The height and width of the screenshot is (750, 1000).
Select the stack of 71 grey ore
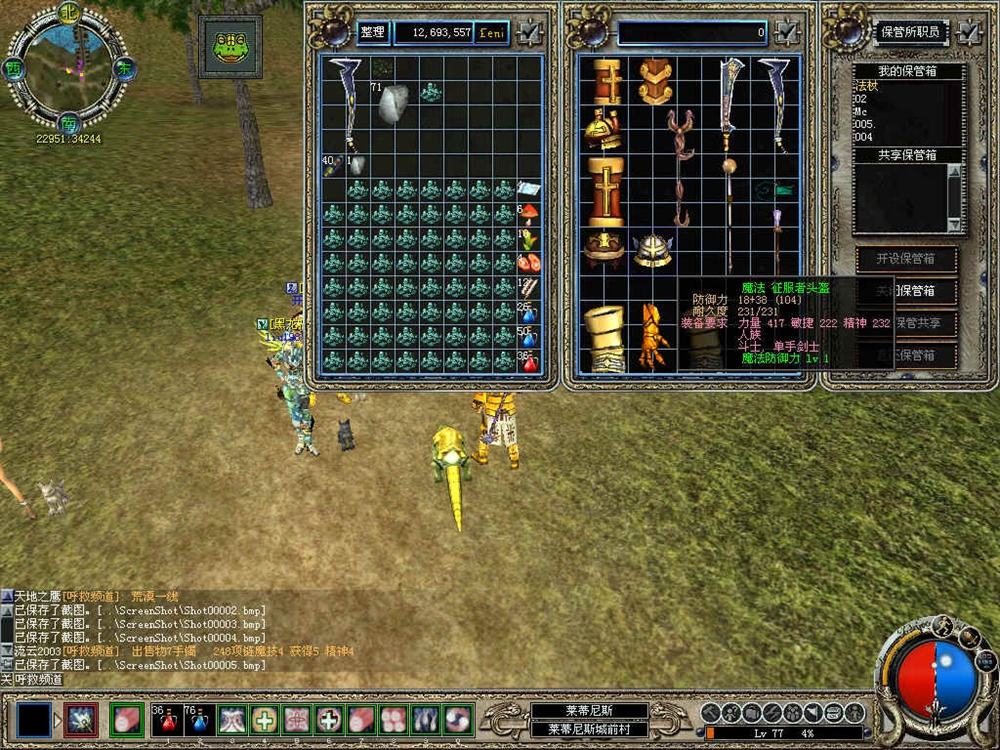pyautogui.click(x=391, y=103)
